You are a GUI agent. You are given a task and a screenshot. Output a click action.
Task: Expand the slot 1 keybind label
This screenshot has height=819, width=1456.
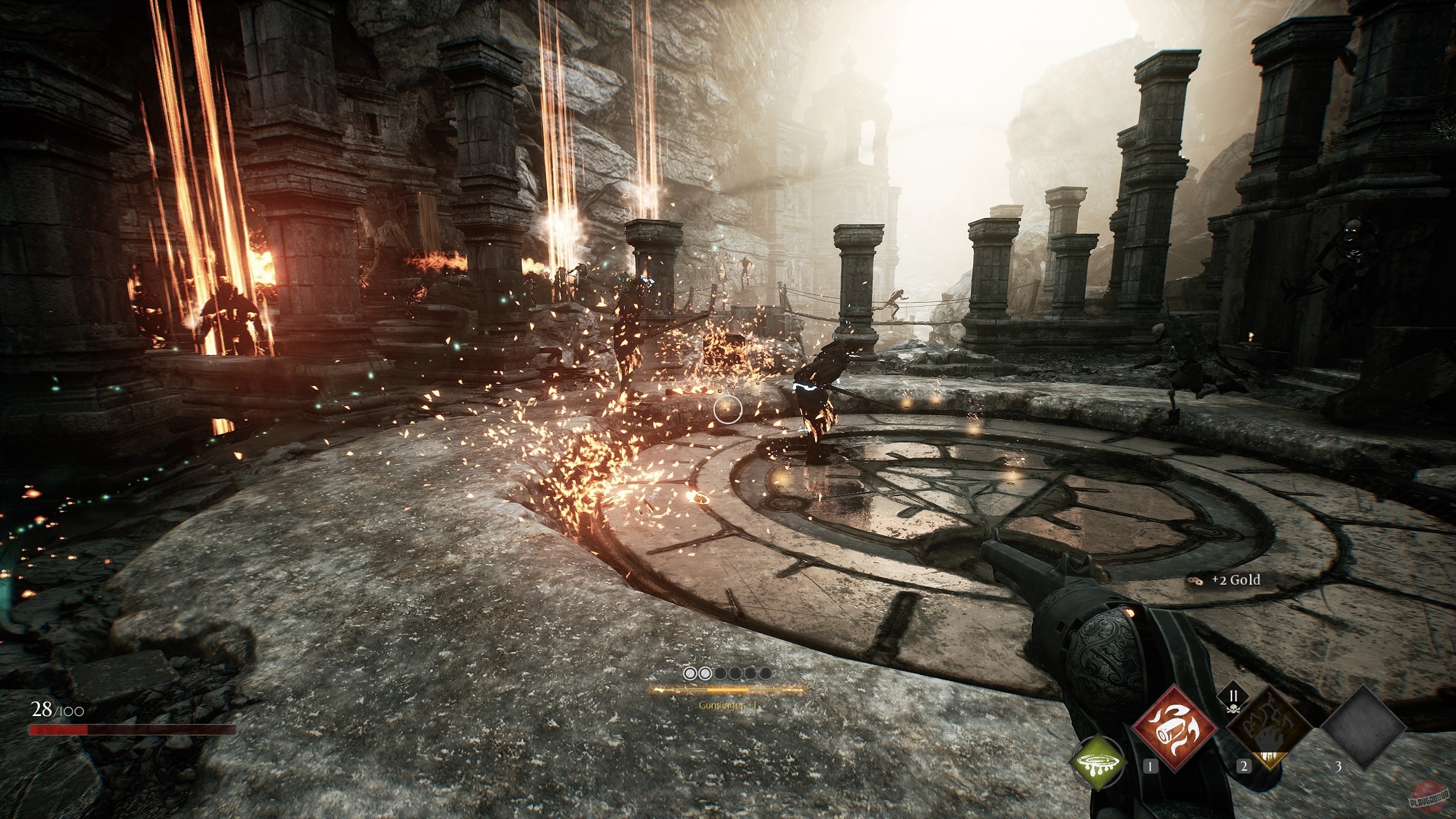point(1150,767)
